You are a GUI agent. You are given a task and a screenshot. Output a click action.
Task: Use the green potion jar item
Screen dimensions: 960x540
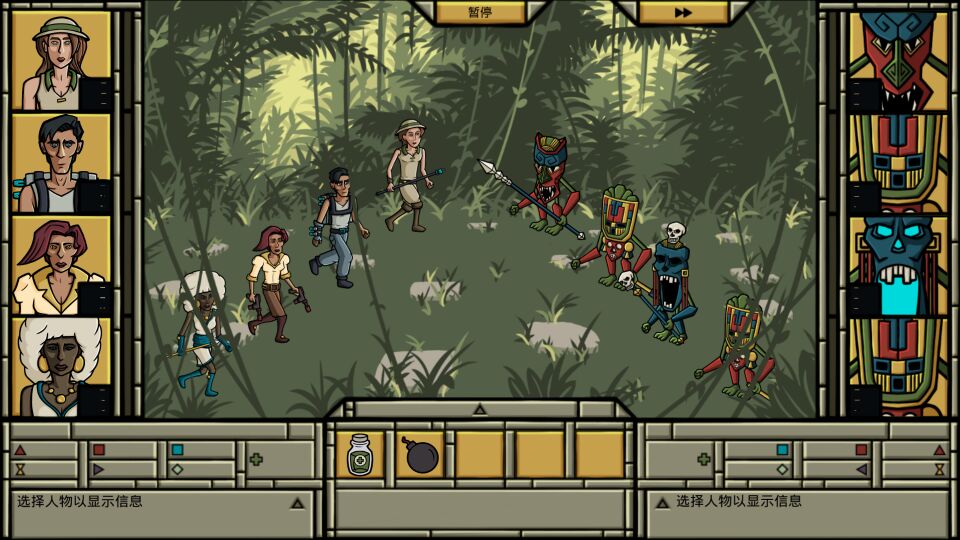tap(360, 455)
